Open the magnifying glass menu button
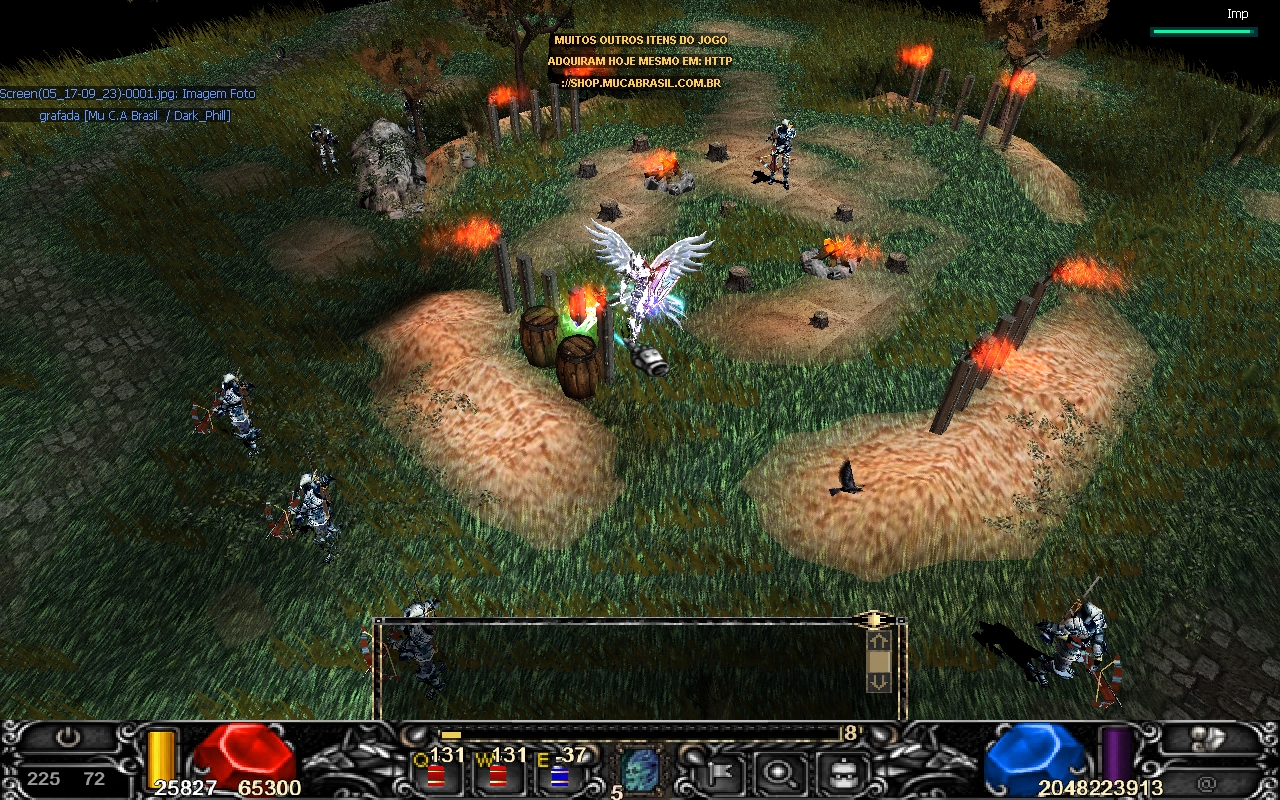1280x800 pixels. tap(775, 772)
